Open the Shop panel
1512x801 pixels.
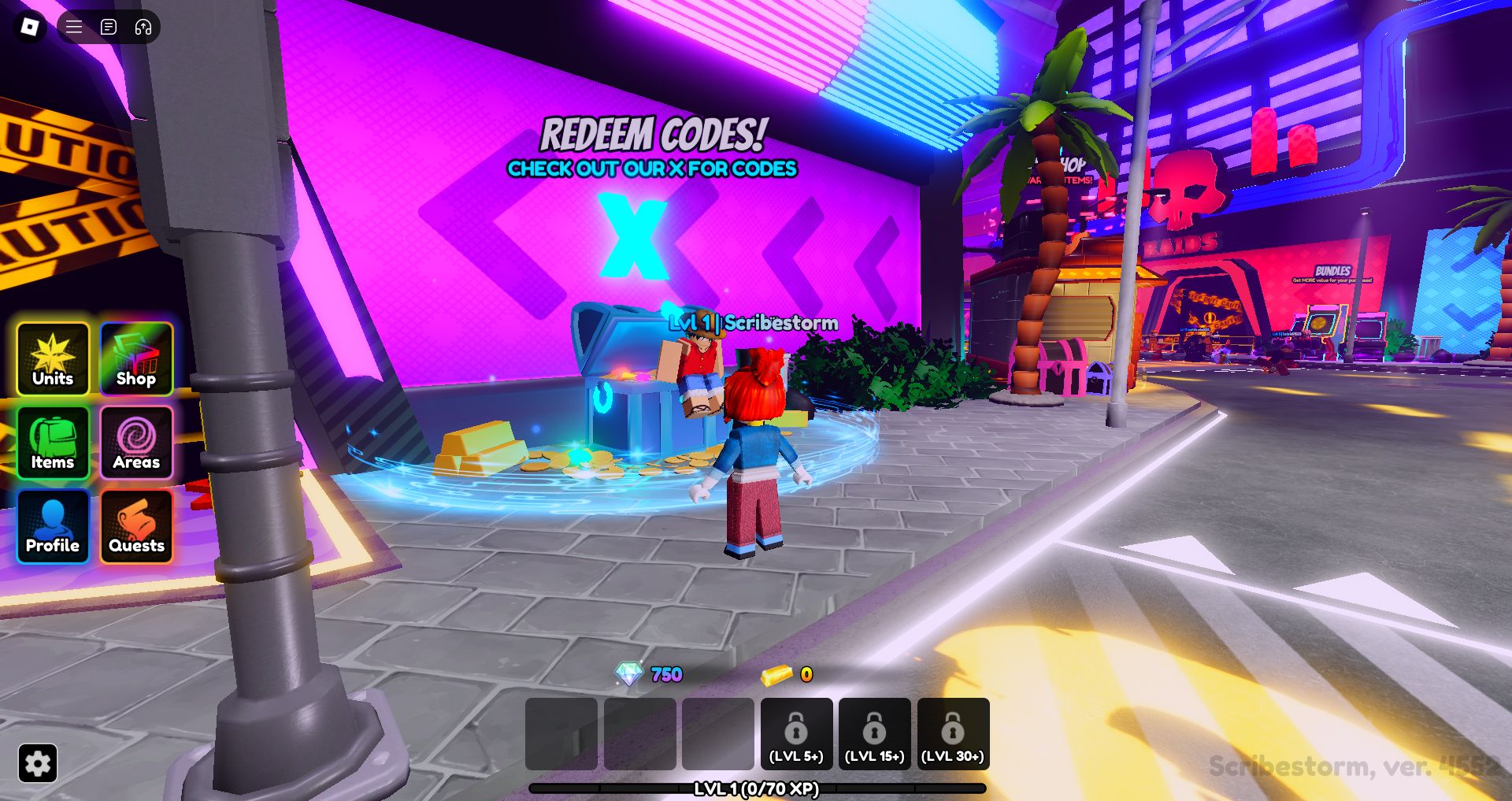click(x=136, y=359)
